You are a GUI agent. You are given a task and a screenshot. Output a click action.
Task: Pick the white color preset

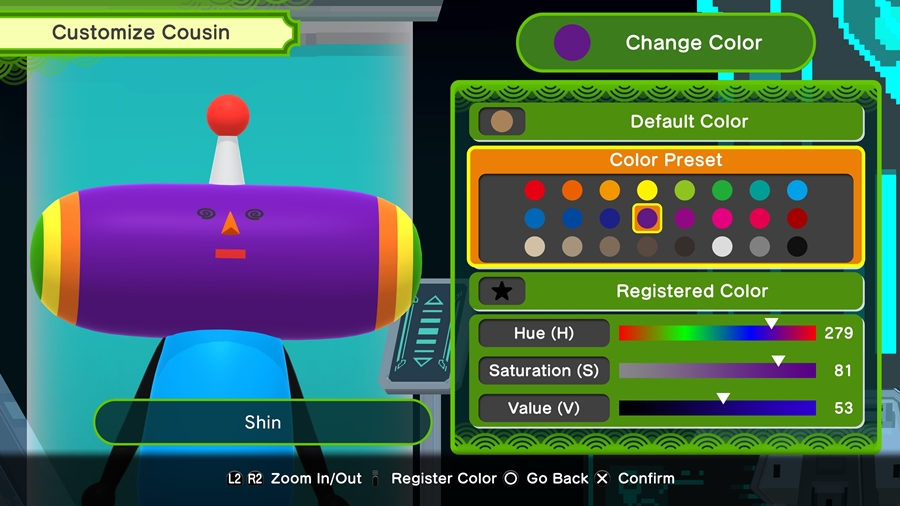(x=722, y=246)
